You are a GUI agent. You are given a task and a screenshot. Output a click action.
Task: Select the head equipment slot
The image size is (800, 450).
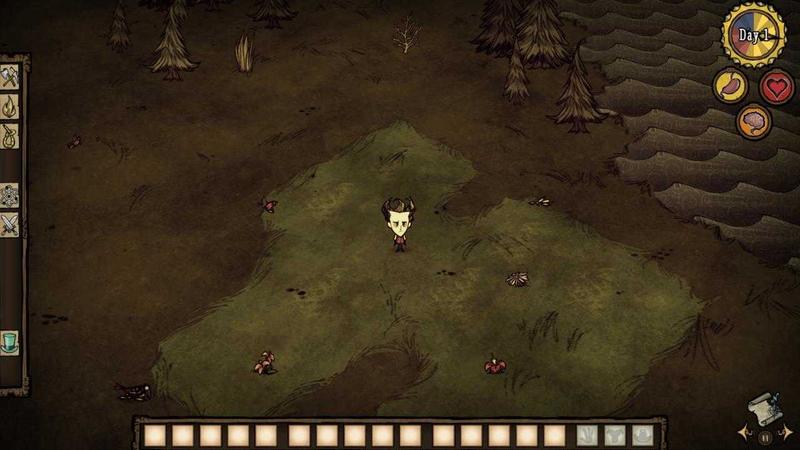642,435
